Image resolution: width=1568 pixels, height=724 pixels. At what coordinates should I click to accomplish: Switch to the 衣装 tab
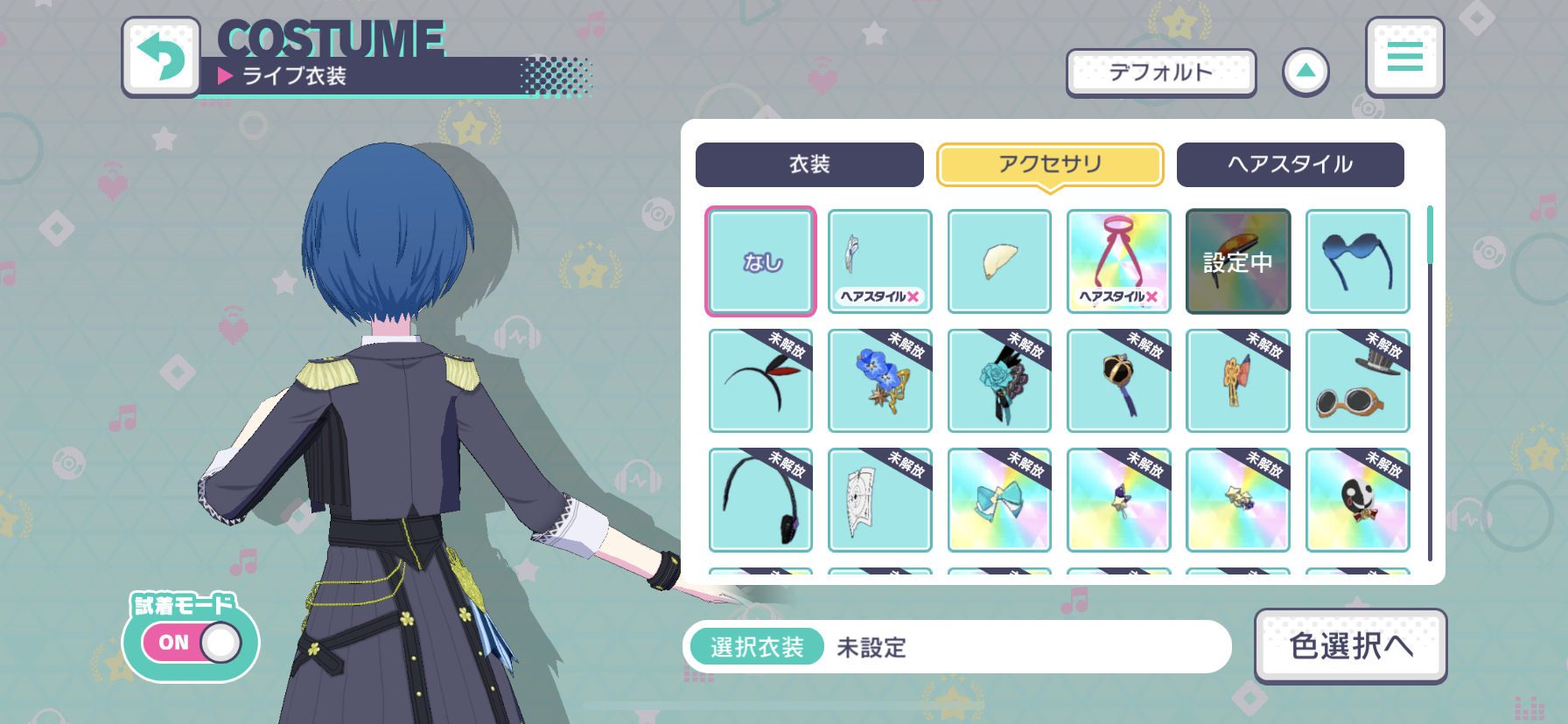pyautogui.click(x=809, y=164)
